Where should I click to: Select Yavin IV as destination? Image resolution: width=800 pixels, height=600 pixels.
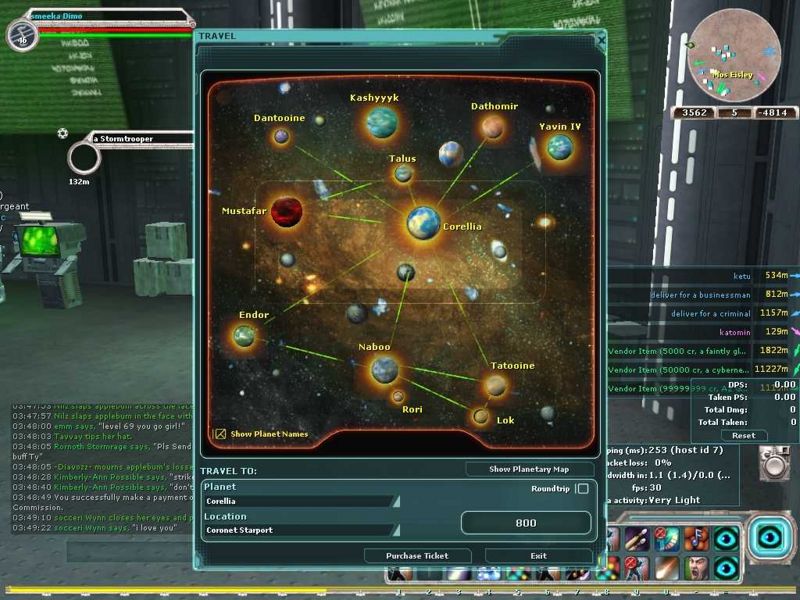[559, 148]
